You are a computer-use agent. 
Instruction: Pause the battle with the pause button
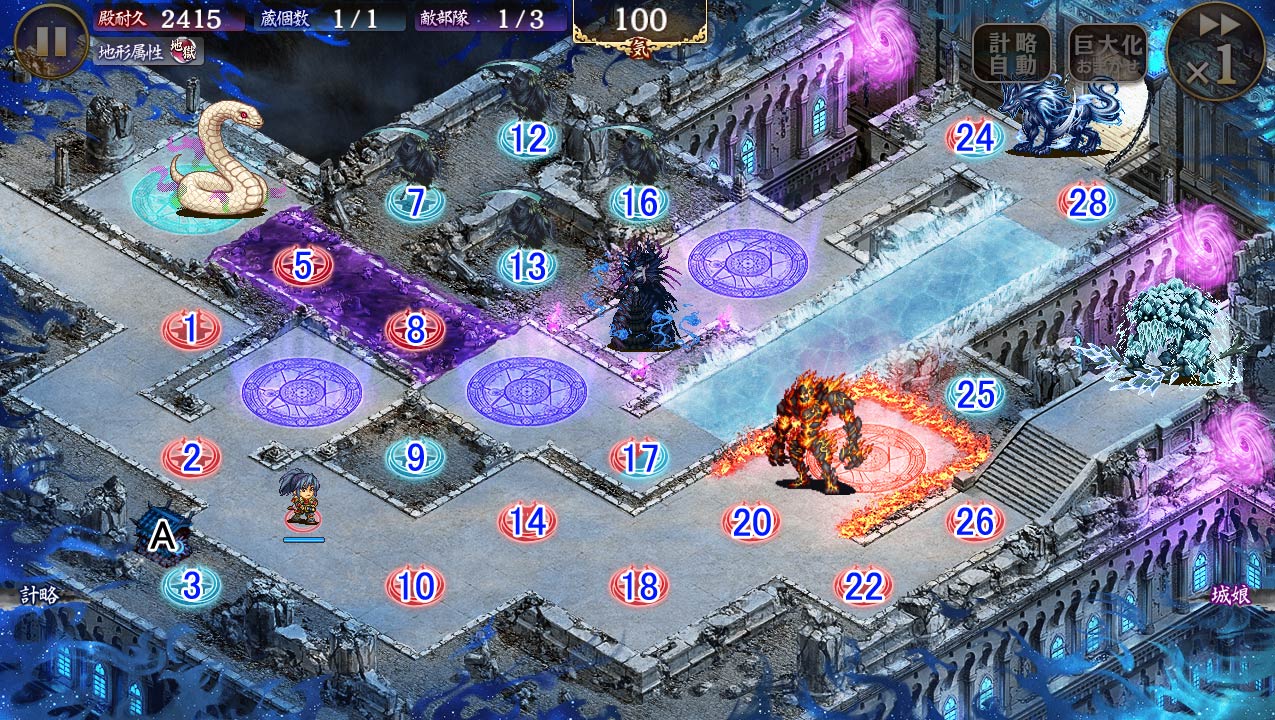(x=51, y=40)
